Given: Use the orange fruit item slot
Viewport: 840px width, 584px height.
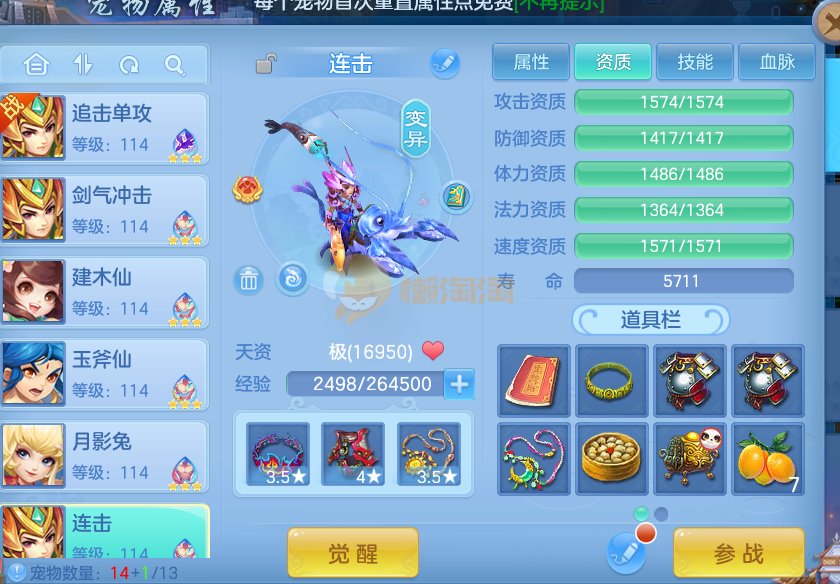Looking at the screenshot, I should [x=767, y=459].
